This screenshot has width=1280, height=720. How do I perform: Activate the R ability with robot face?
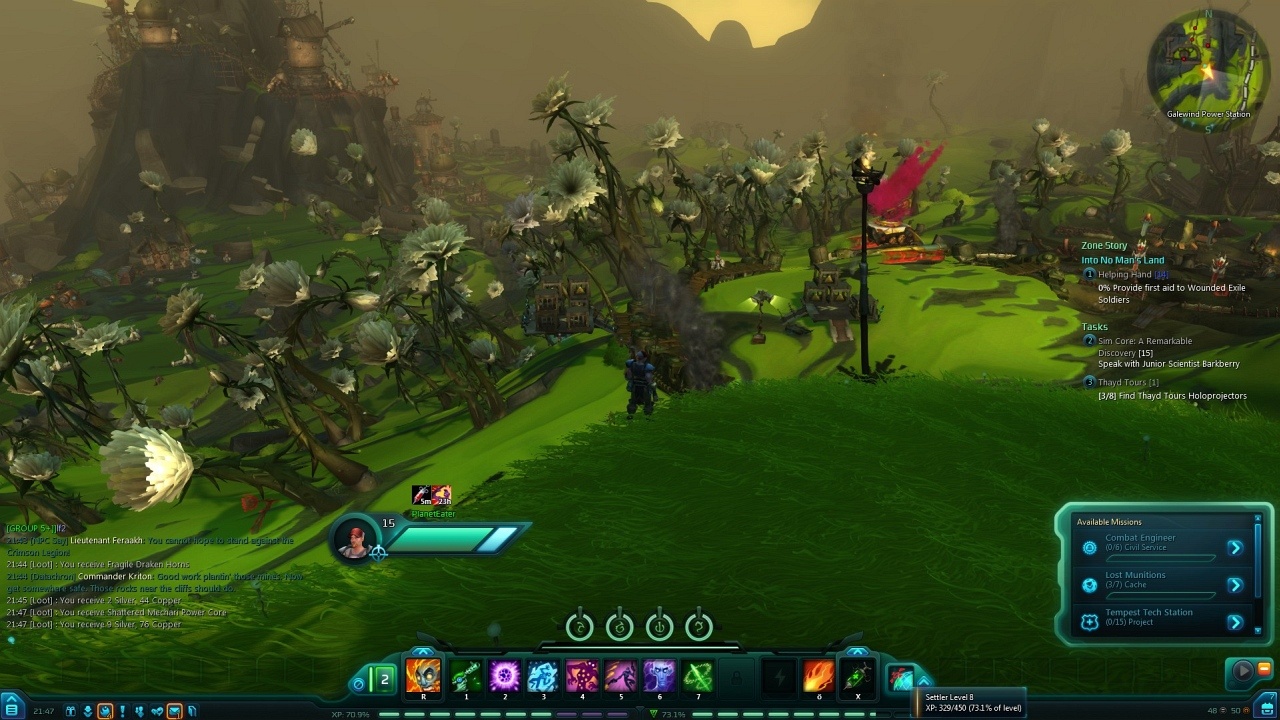tap(423, 677)
